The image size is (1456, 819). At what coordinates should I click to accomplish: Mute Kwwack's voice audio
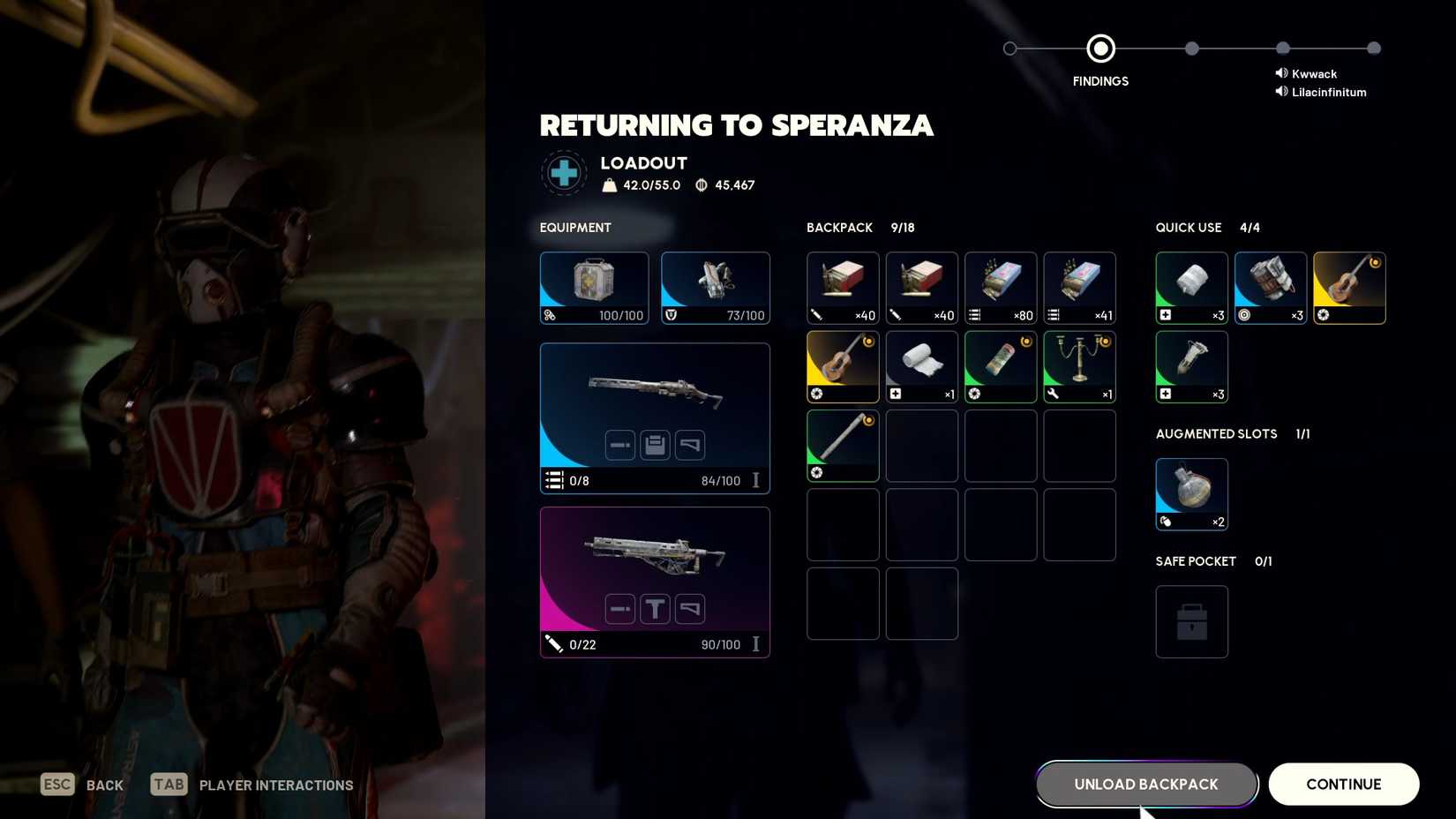point(1282,73)
